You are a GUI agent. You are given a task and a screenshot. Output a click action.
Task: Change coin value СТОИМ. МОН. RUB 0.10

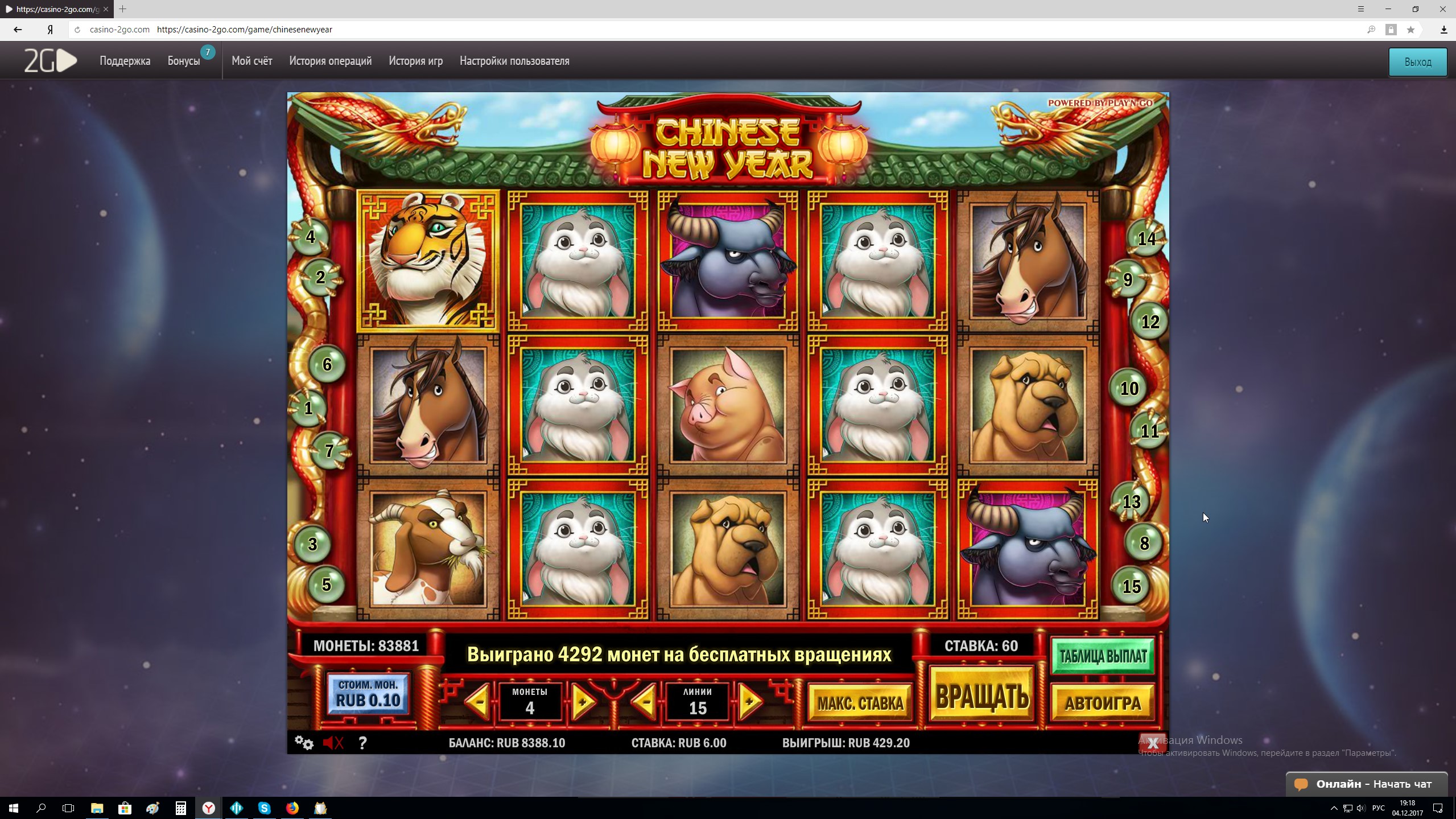(368, 694)
